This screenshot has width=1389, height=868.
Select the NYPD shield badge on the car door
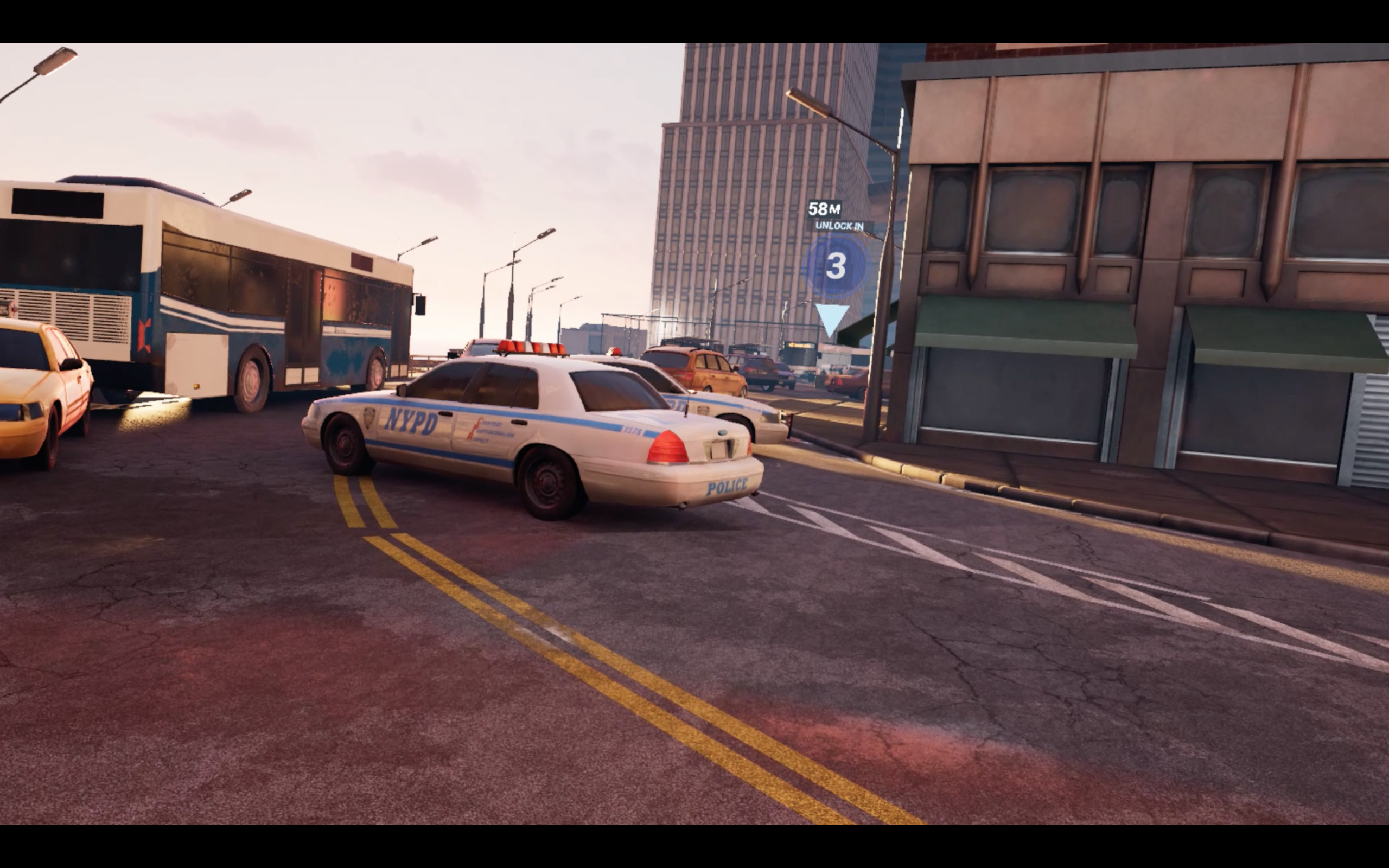pyautogui.click(x=369, y=417)
